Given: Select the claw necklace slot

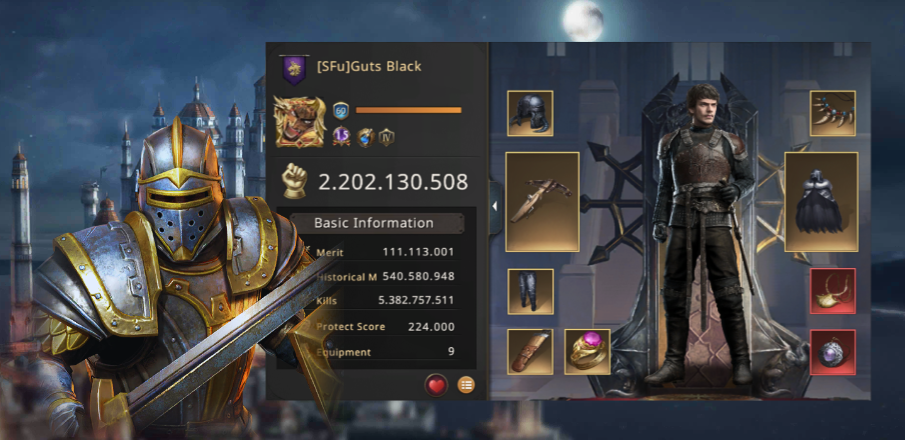Looking at the screenshot, I should pos(833,113).
